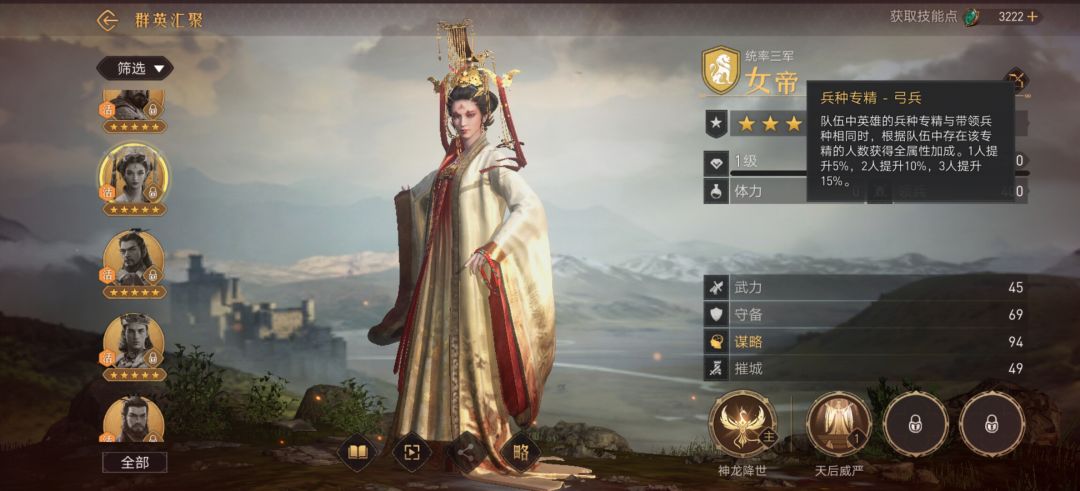The height and width of the screenshot is (491, 1080).
Task: Select the 谋略 attribute row
Action: 867,341
